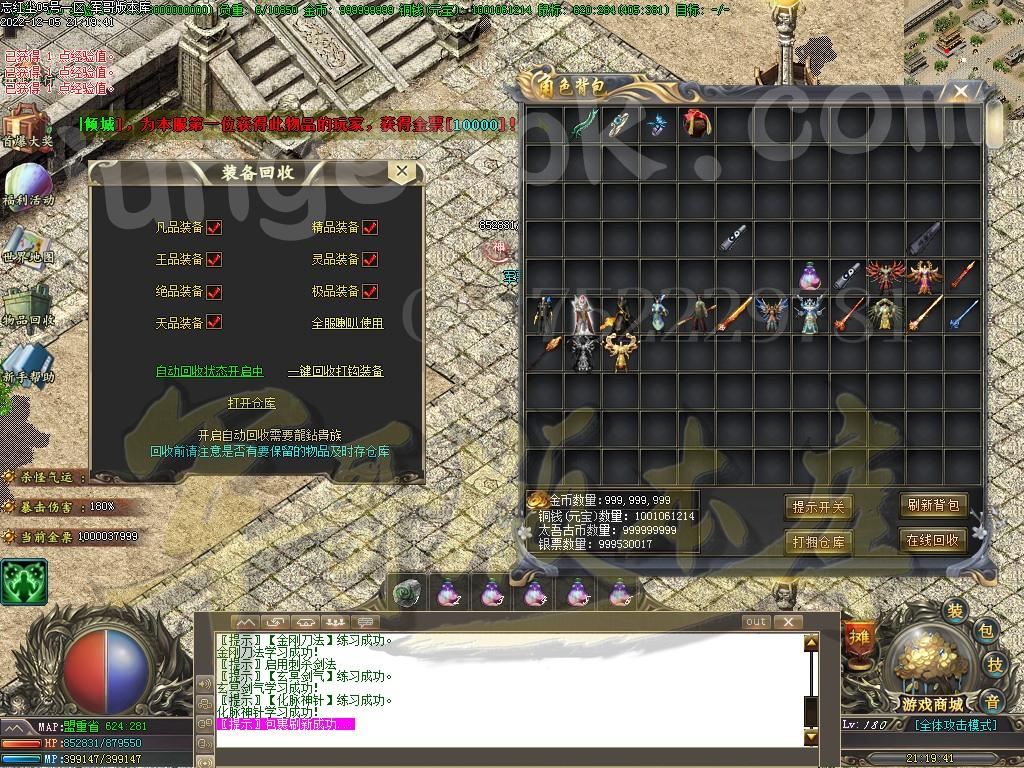The image size is (1024, 768).
Task: Click the 一键回收打钩装备 link
Action: tap(335, 371)
